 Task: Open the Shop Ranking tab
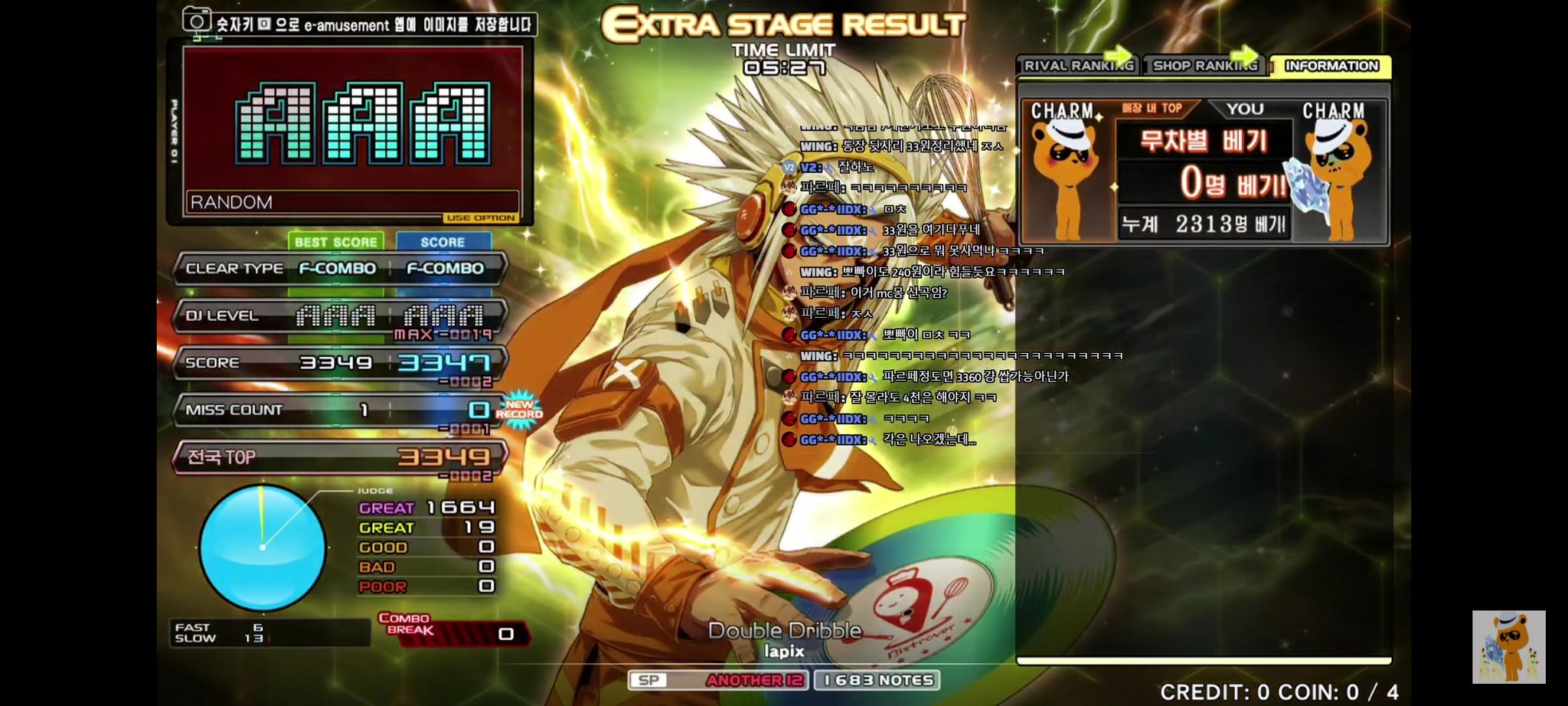pyautogui.click(x=1204, y=66)
